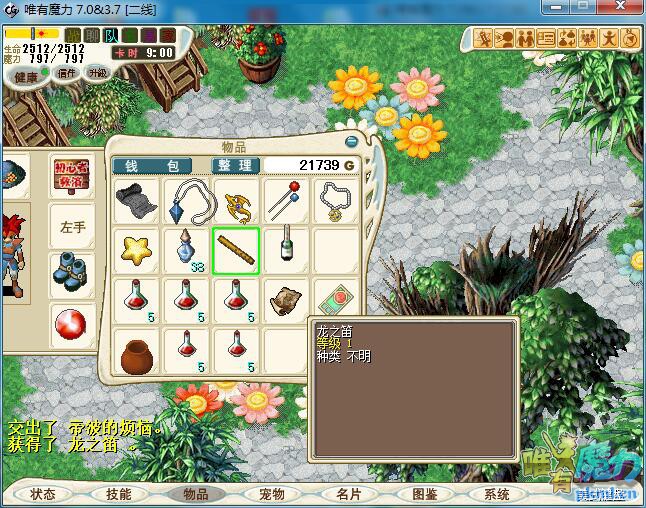Pick the blue pendant necklace item
The image size is (646, 508).
click(186, 200)
